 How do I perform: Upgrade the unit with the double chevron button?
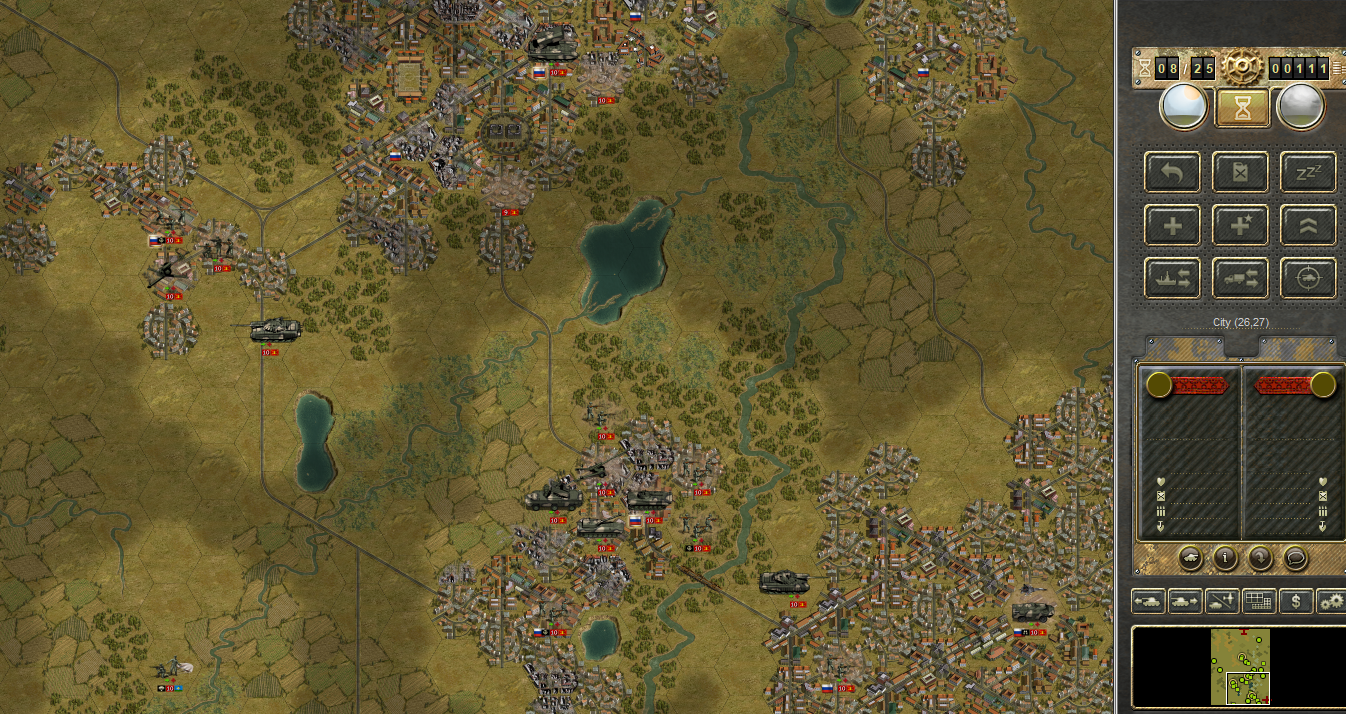tap(1308, 225)
